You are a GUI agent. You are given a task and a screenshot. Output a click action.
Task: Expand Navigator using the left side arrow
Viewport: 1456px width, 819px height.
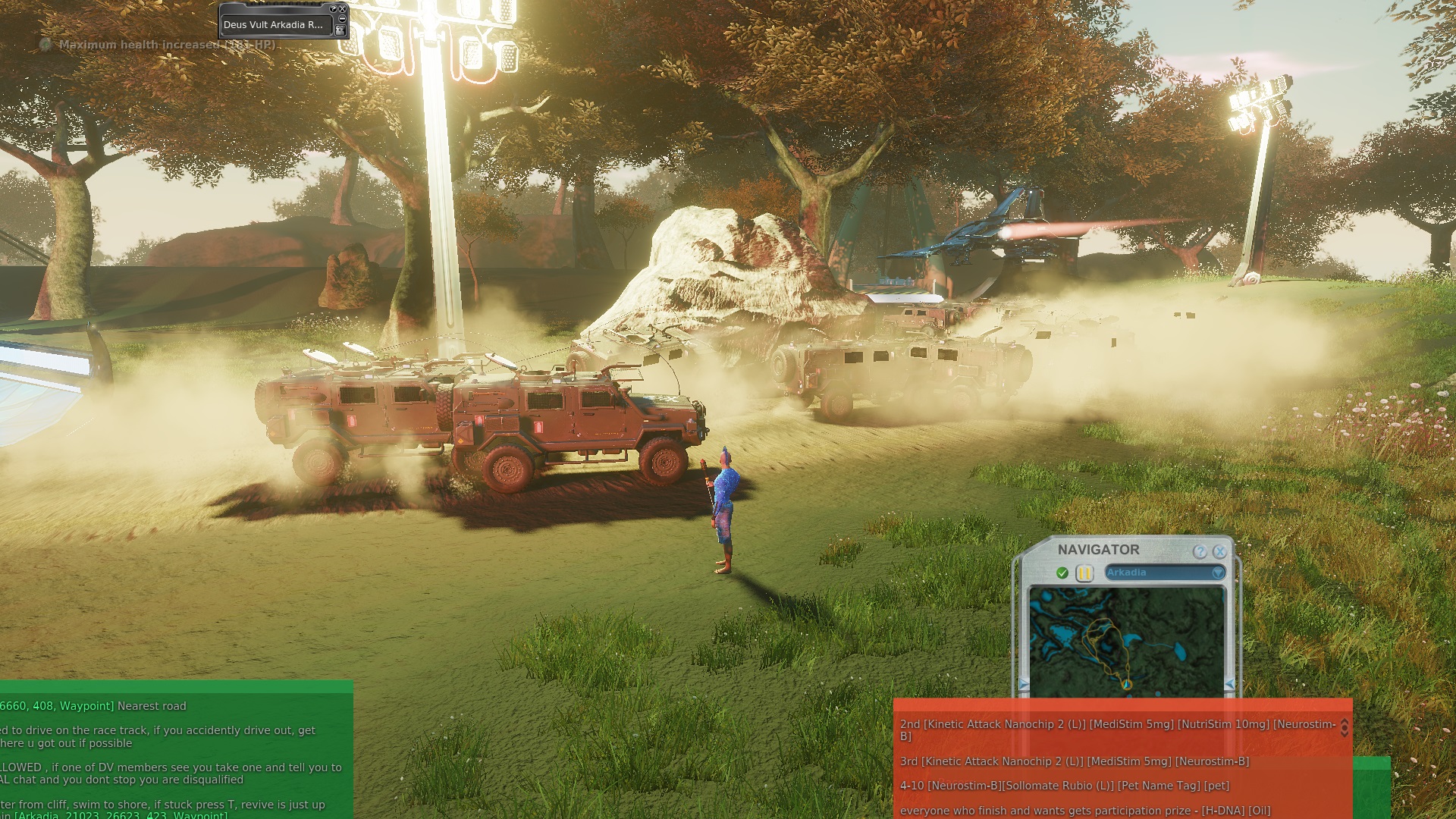1024,685
